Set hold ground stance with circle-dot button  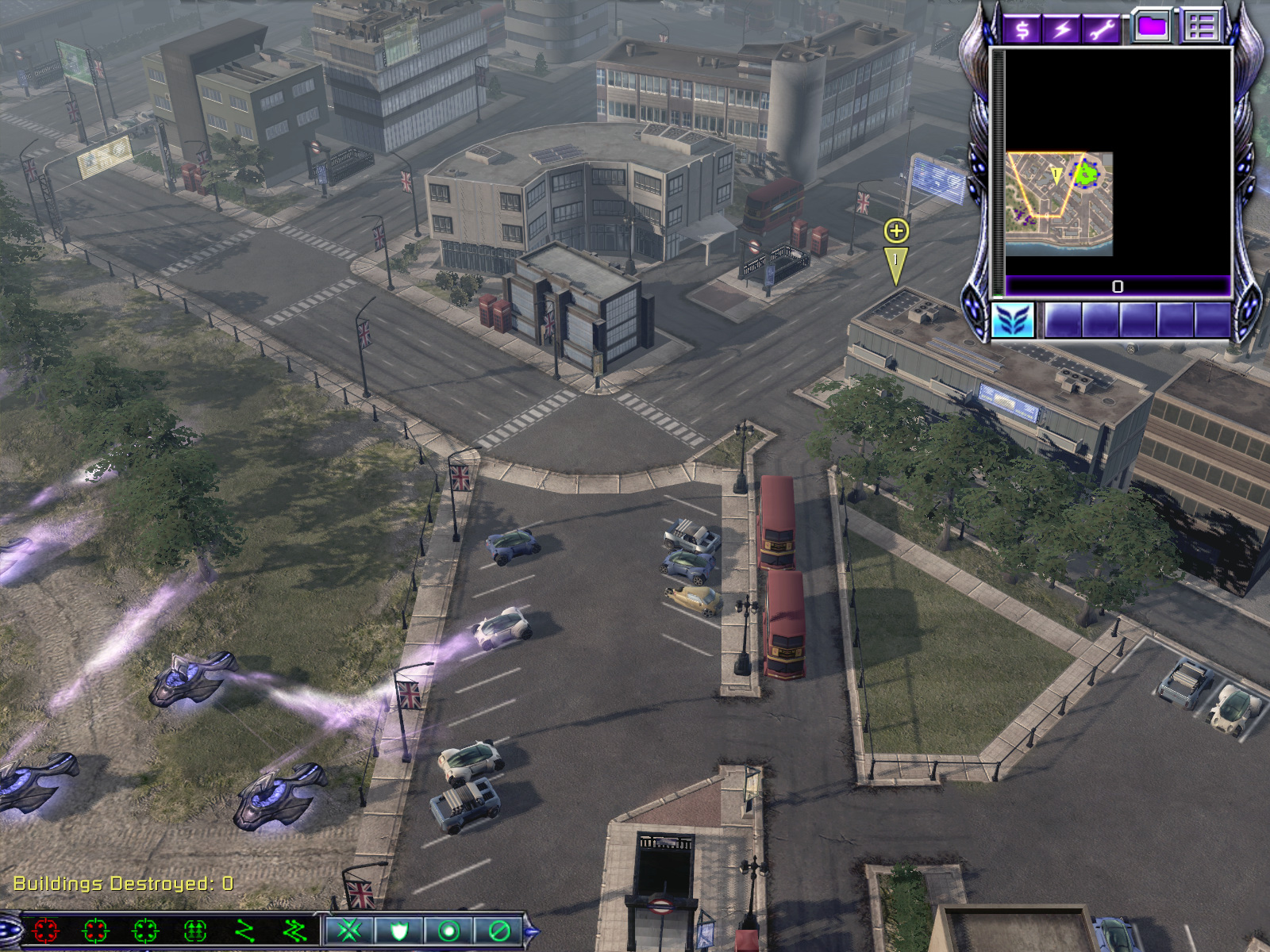(x=448, y=930)
